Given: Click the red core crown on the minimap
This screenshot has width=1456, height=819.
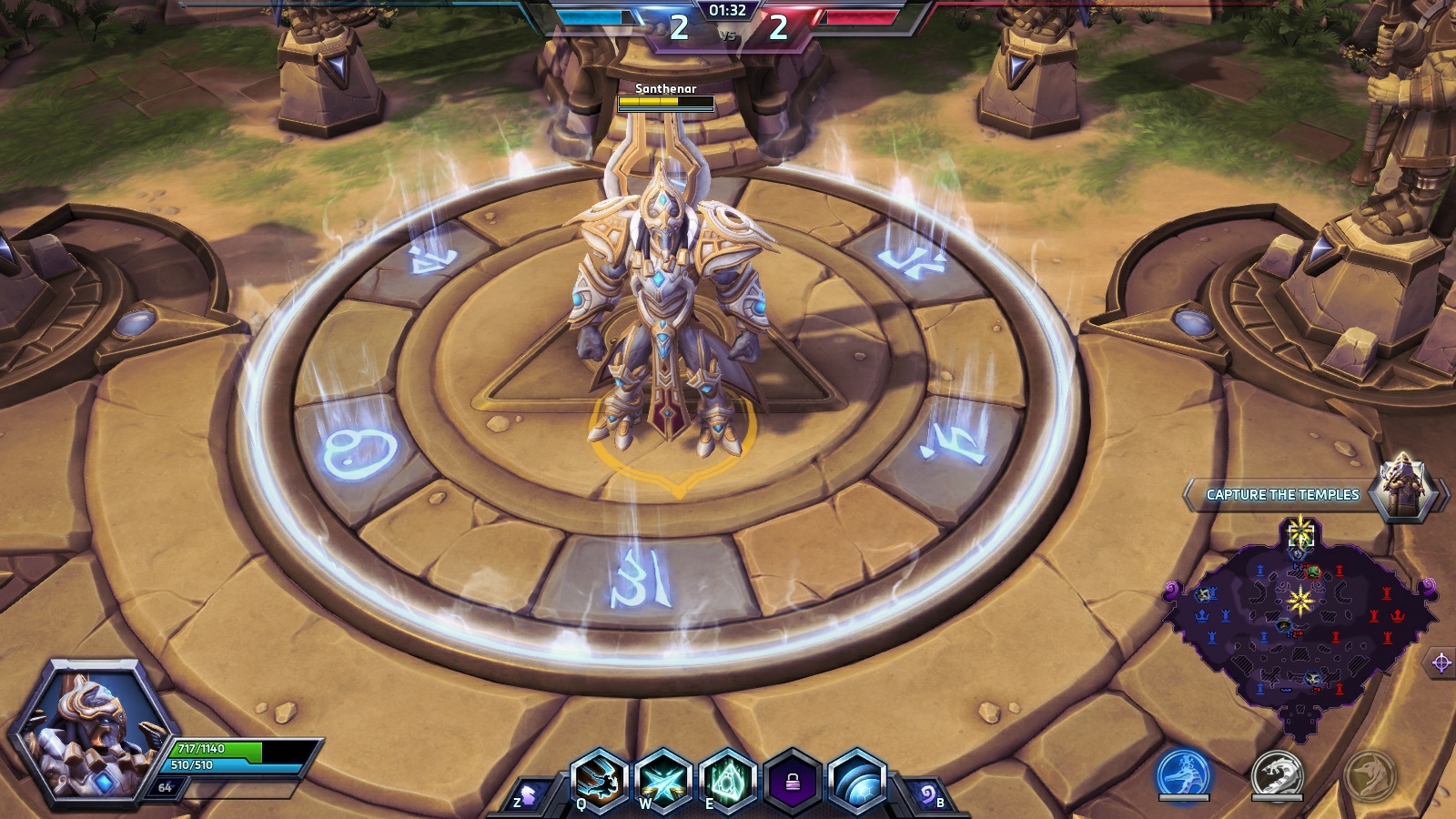Looking at the screenshot, I should (x=1397, y=616).
